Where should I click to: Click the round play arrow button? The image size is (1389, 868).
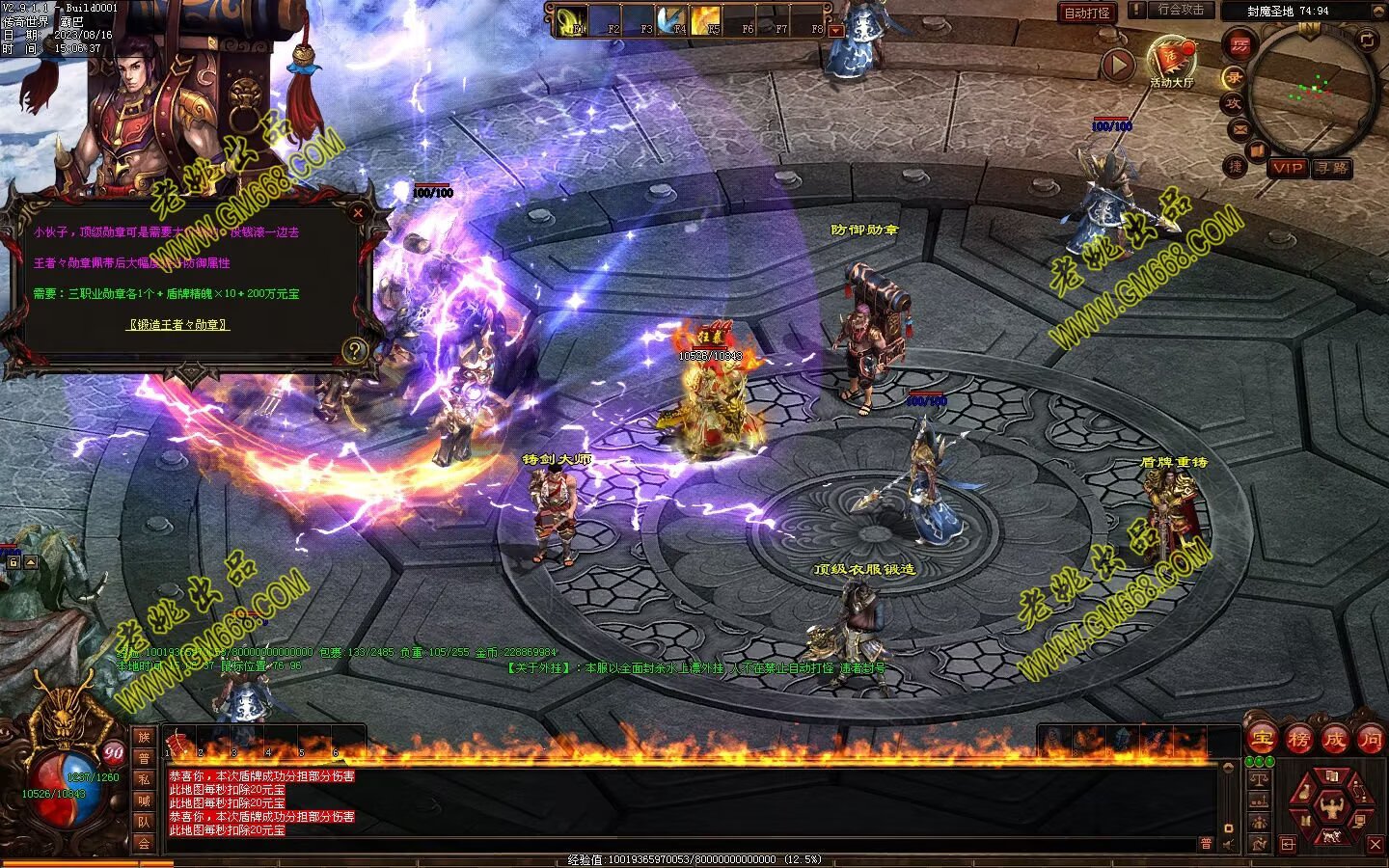(x=1117, y=65)
